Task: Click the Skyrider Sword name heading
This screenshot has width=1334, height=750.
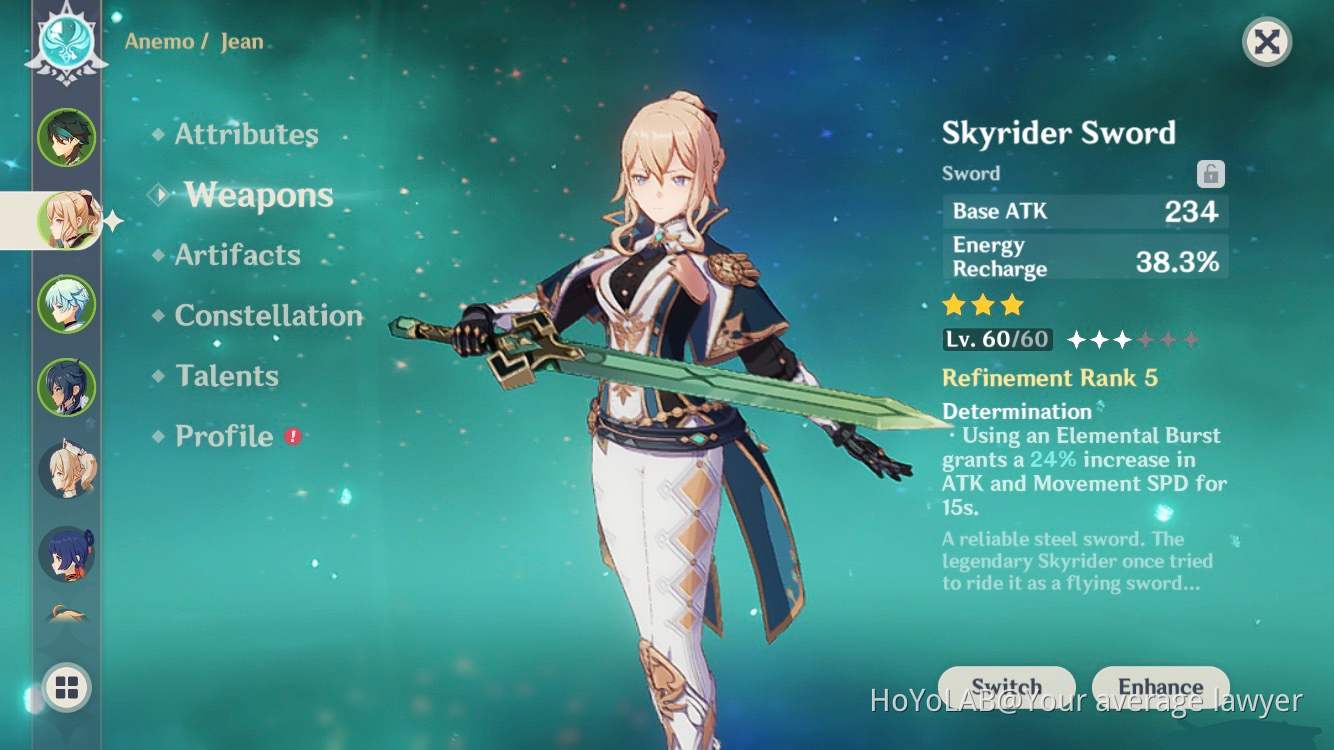Action: tap(1060, 133)
